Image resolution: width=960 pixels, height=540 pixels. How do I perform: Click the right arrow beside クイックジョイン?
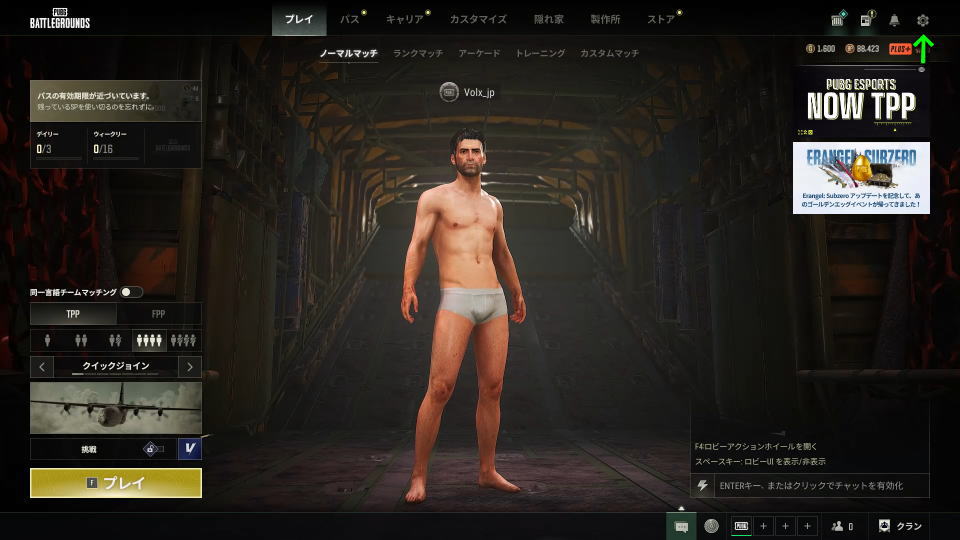point(190,367)
